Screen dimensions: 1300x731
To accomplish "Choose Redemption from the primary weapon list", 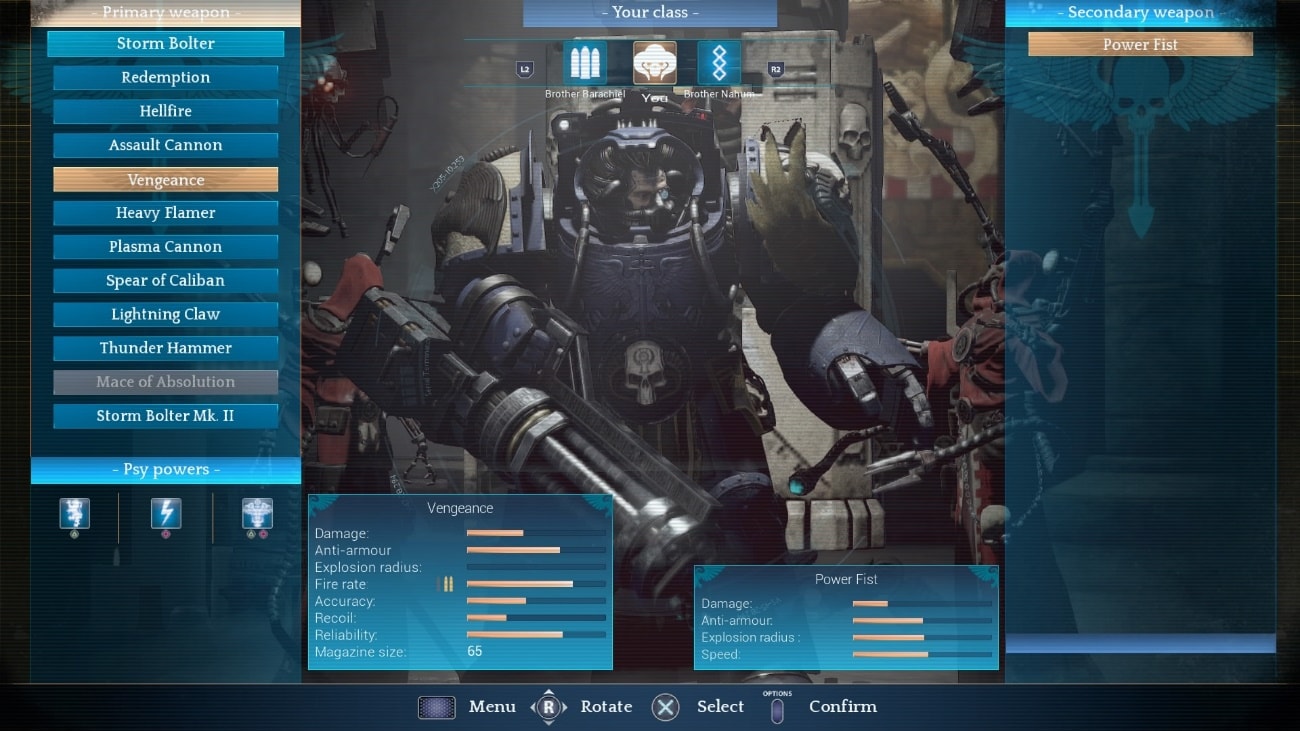I will click(x=165, y=78).
